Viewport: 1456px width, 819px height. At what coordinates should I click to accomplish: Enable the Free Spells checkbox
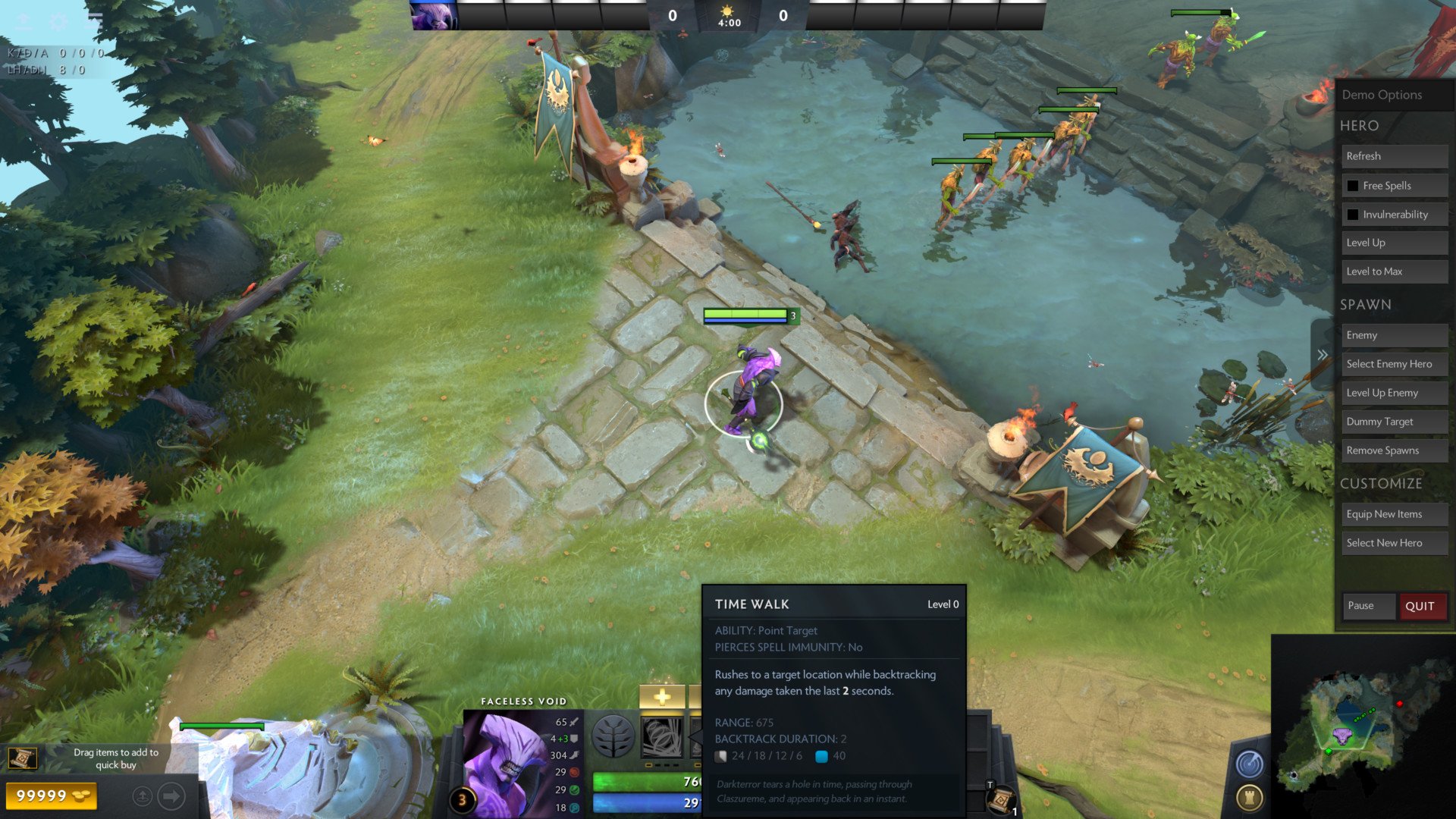click(x=1354, y=185)
